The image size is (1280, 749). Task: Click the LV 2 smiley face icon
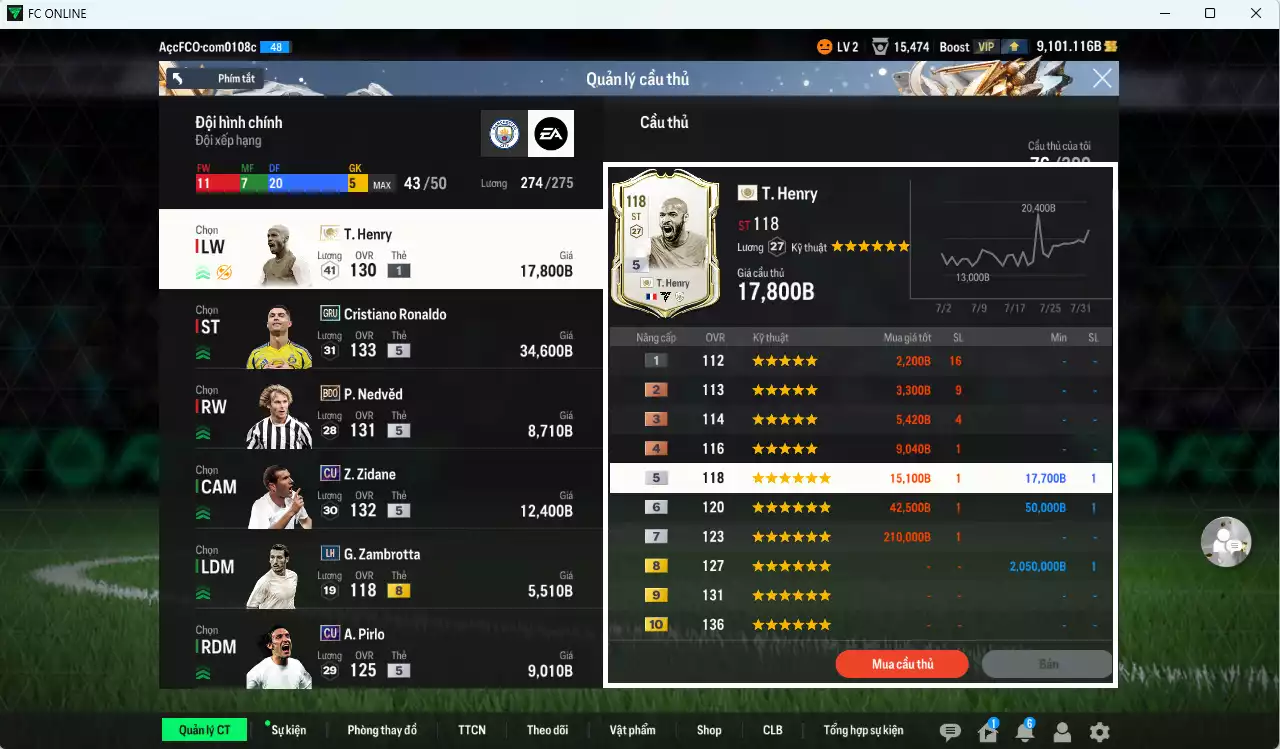826,45
